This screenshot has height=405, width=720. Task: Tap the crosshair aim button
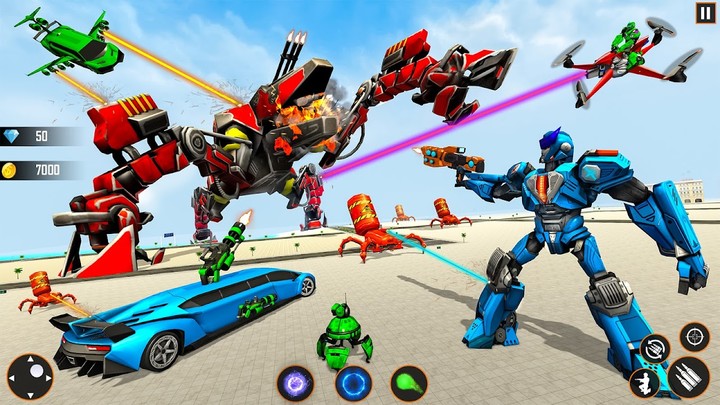(694, 336)
